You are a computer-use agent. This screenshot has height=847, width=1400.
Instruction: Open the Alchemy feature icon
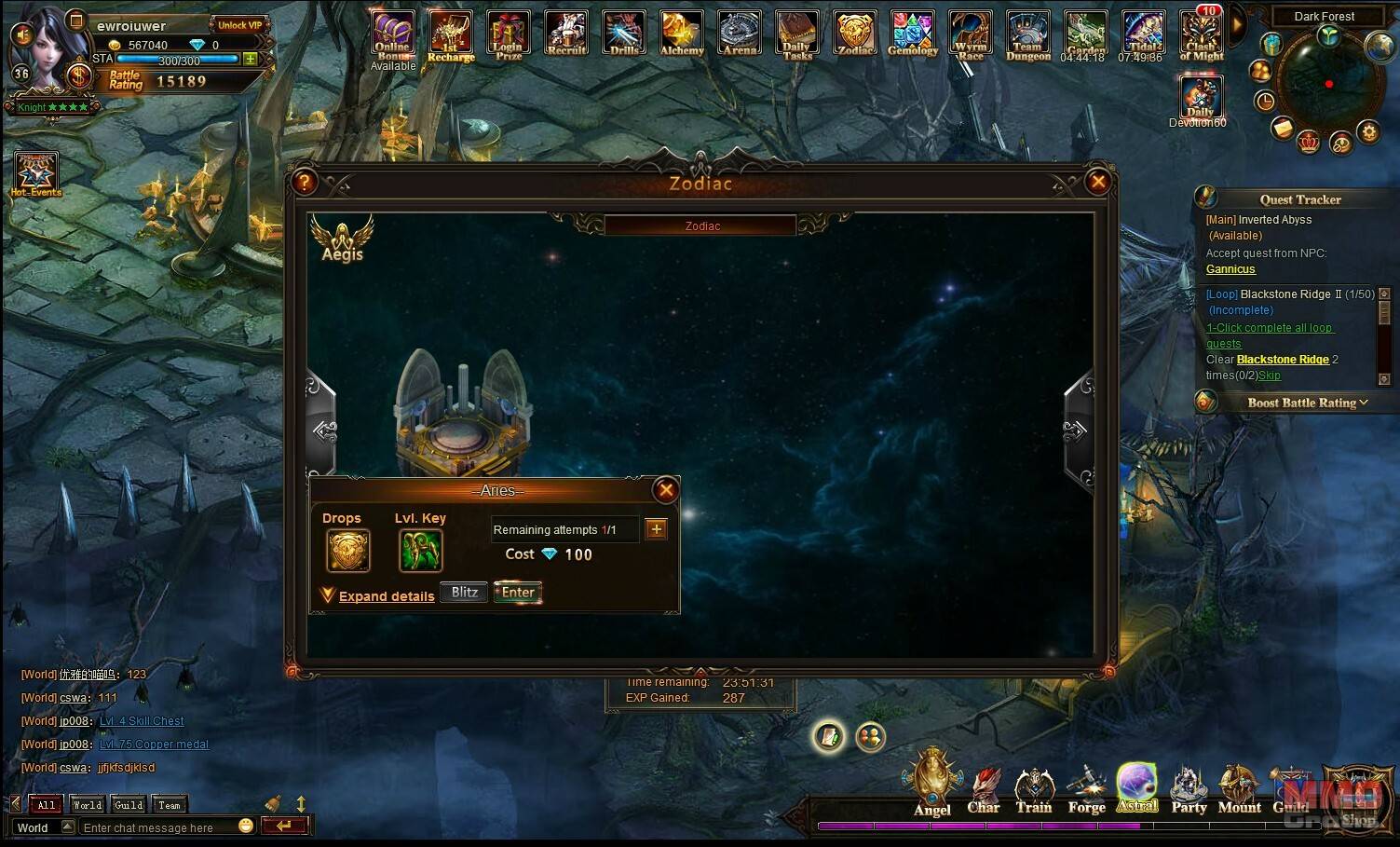(682, 34)
